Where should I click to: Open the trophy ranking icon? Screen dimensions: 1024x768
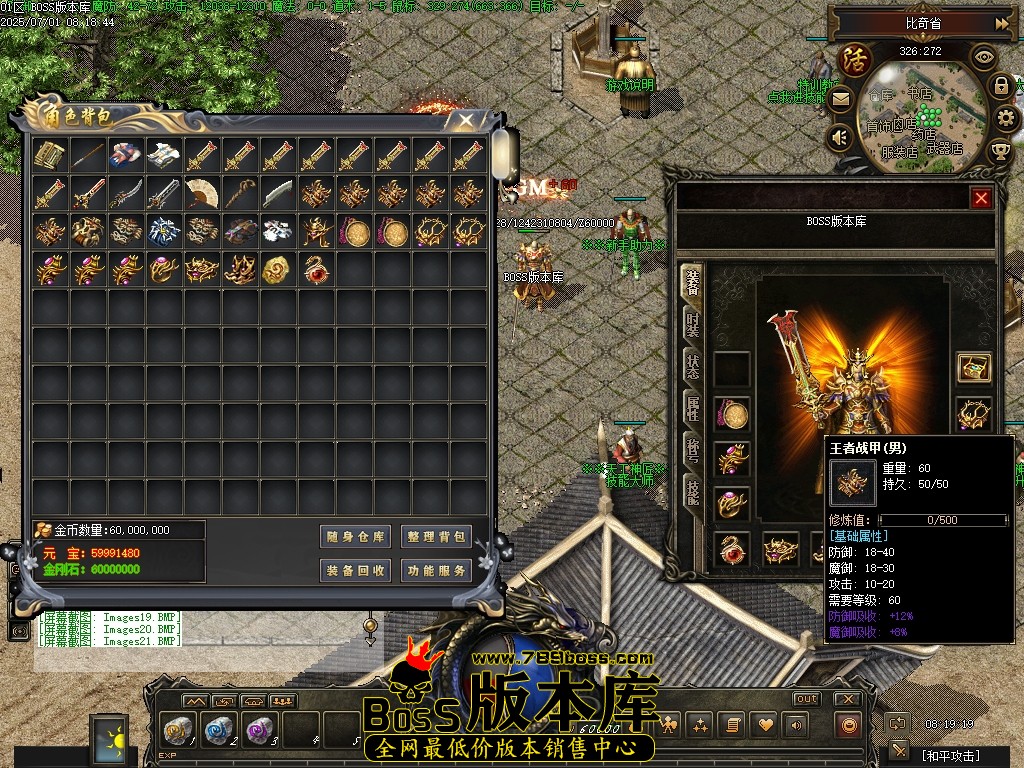coord(999,151)
